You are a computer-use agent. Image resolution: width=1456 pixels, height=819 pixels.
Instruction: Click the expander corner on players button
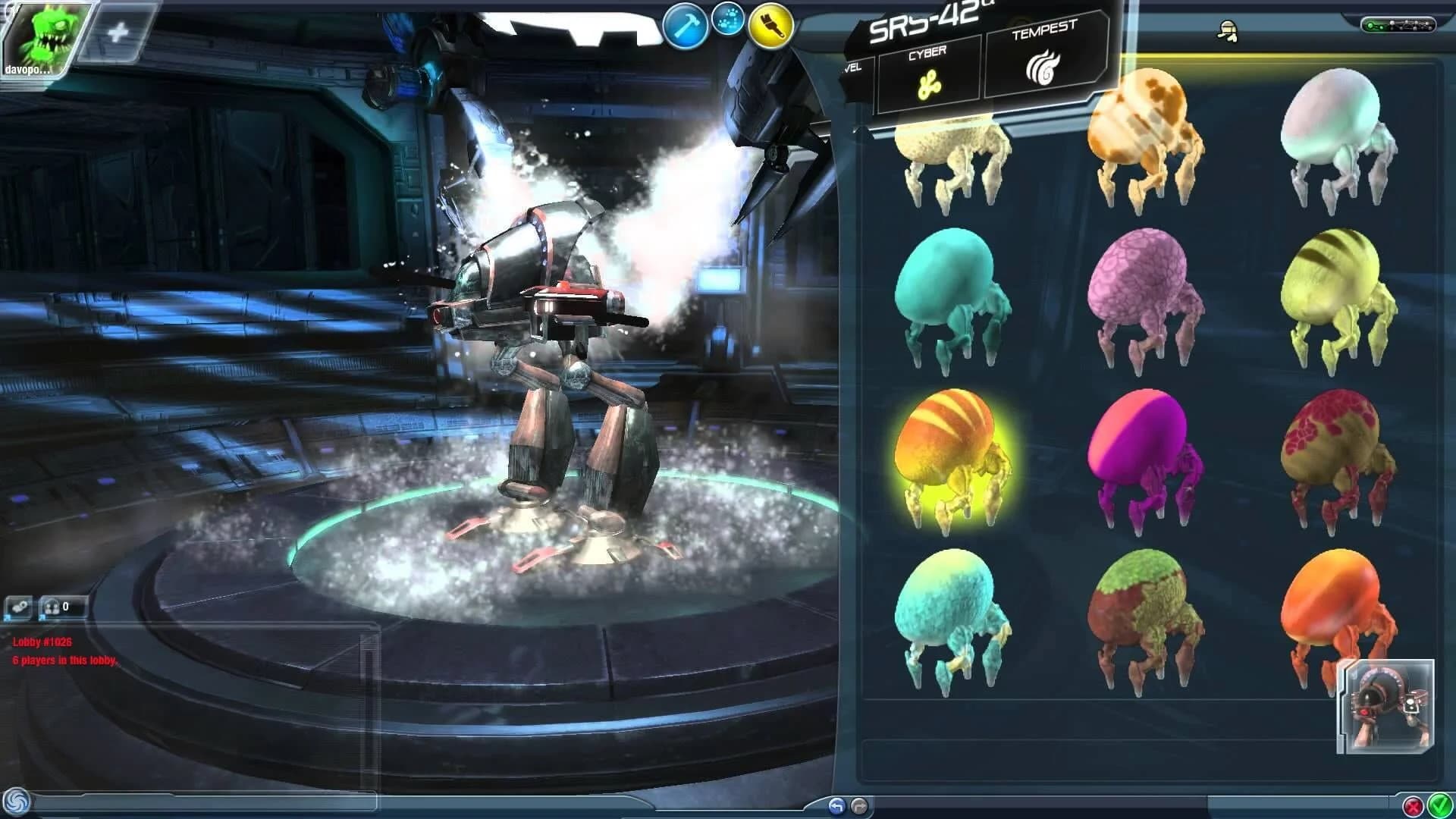[x=43, y=618]
